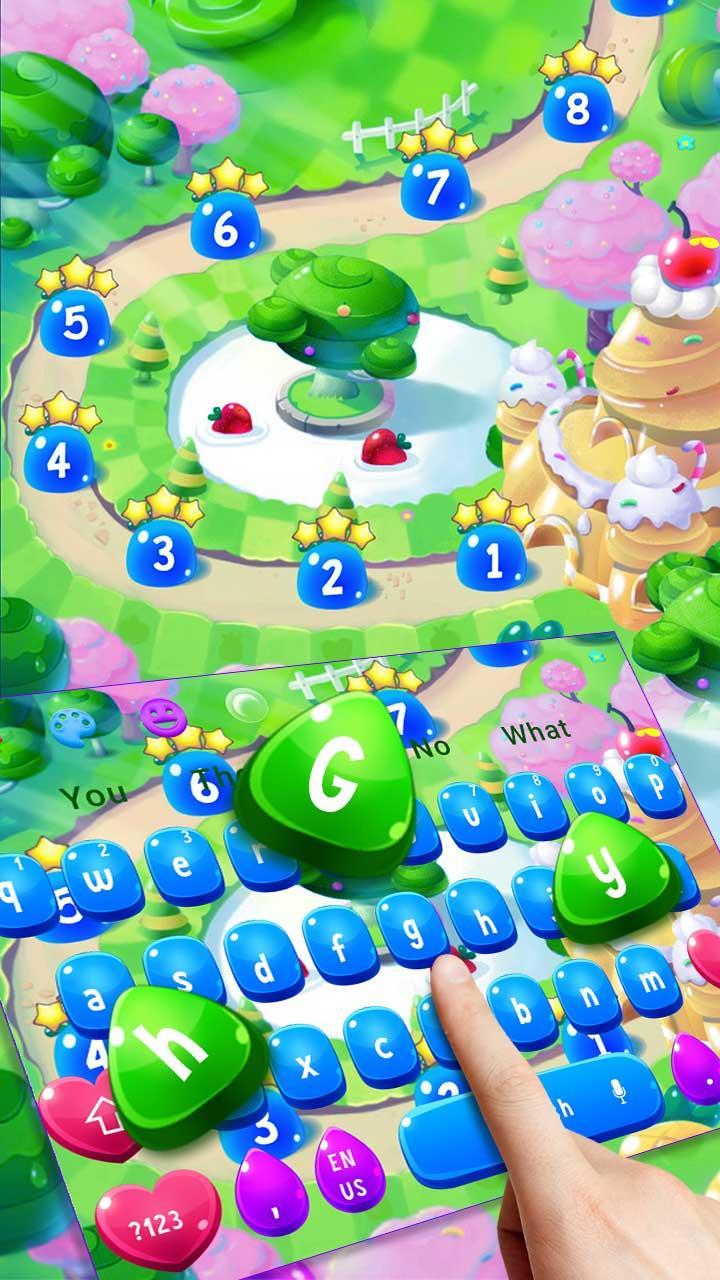The width and height of the screenshot is (720, 1280).
Task: Pick the "What" word suggestion
Action: click(x=536, y=732)
